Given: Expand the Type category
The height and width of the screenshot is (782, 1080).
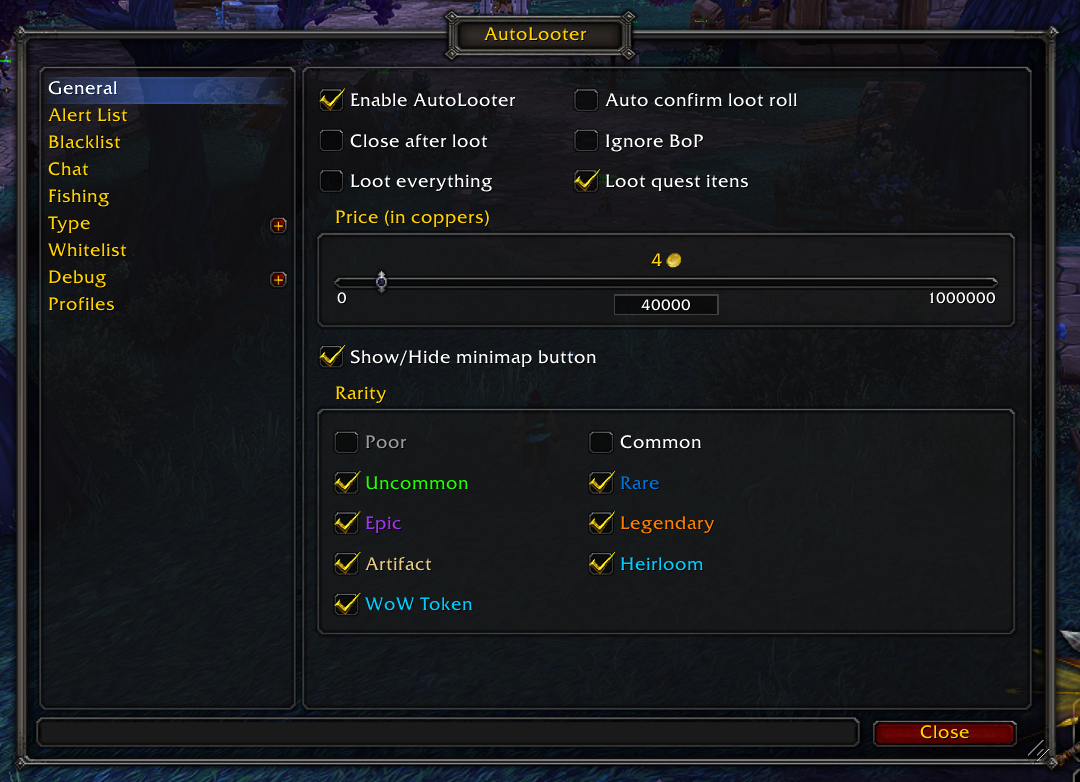Looking at the screenshot, I should (278, 225).
